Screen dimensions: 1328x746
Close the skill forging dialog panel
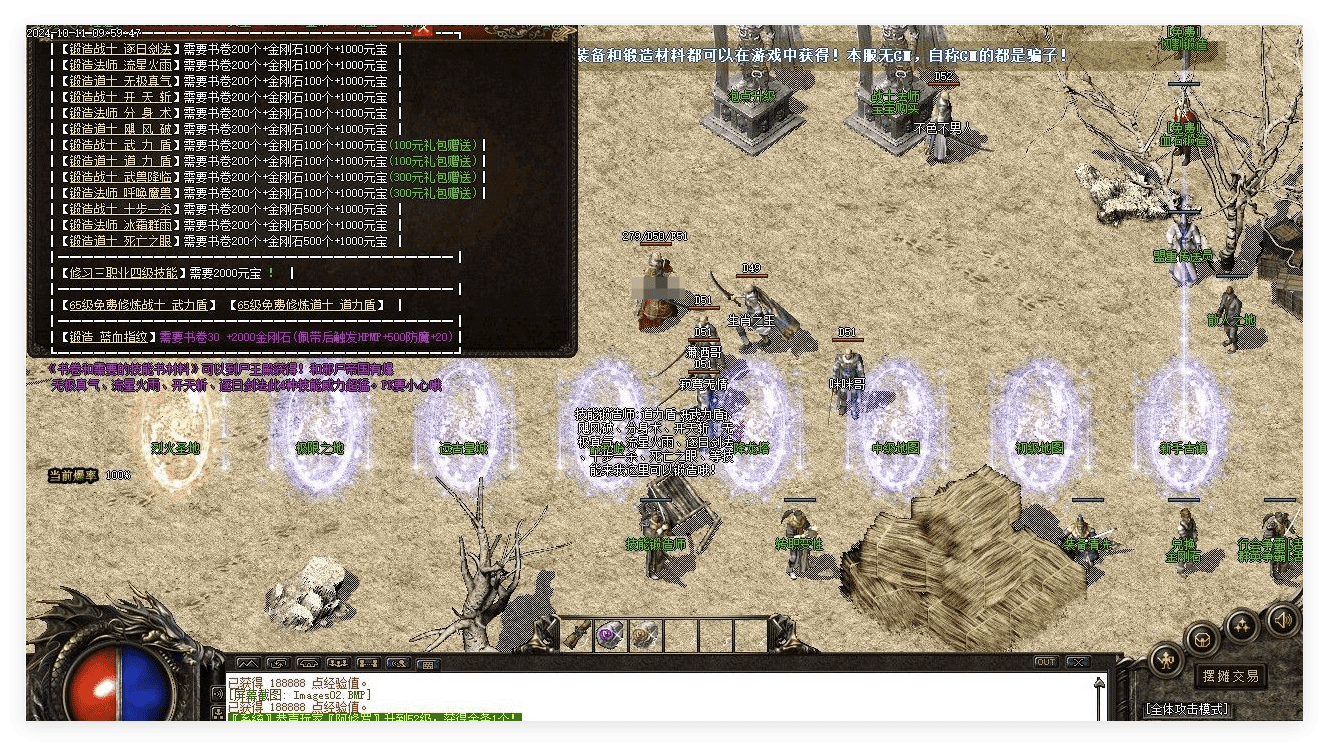(x=423, y=31)
